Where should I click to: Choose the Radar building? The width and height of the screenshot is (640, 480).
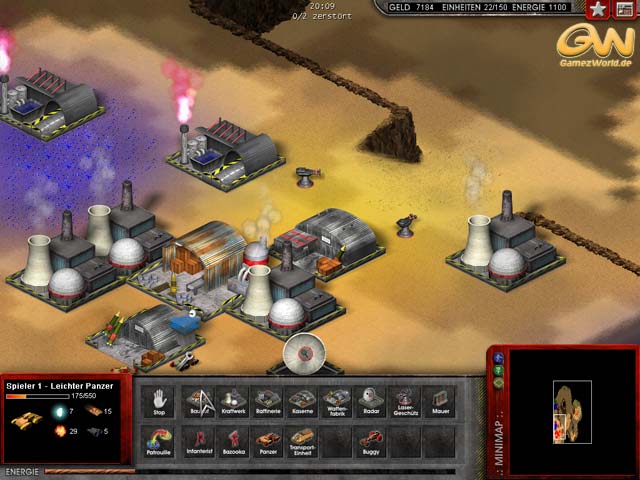(369, 402)
